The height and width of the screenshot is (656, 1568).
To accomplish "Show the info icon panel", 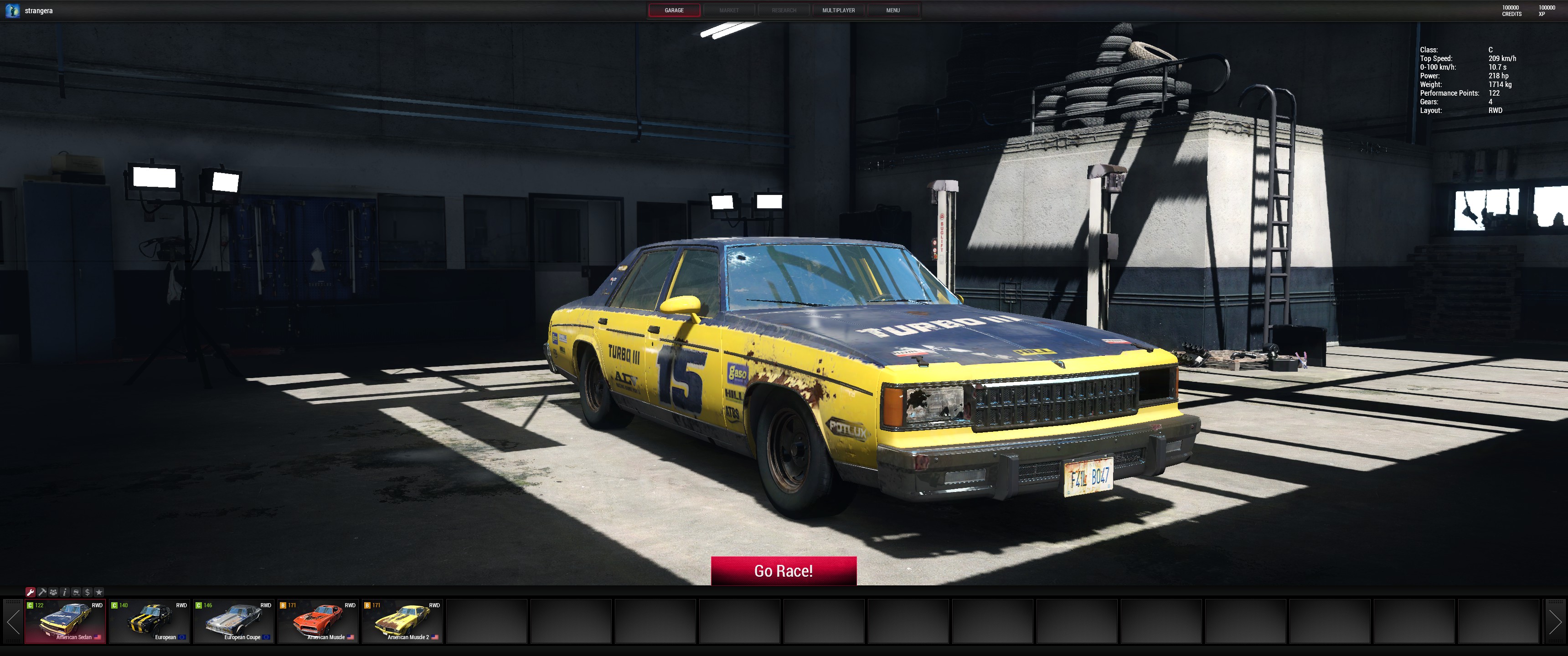I will [65, 592].
